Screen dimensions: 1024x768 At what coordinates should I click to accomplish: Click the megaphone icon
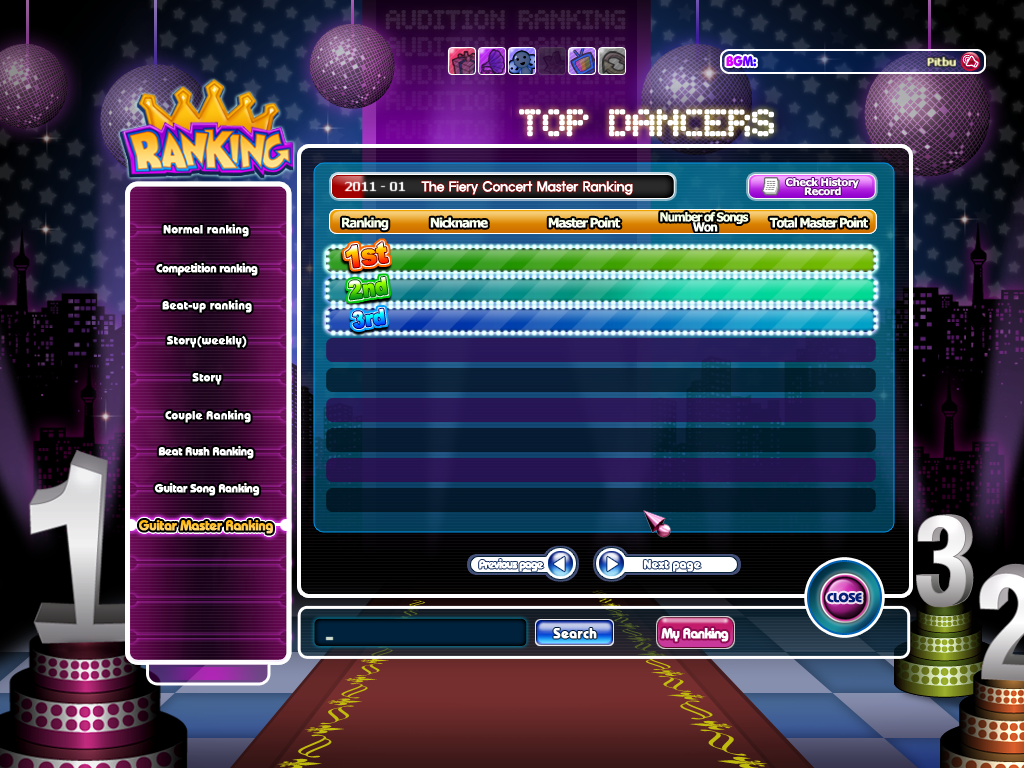coord(491,61)
